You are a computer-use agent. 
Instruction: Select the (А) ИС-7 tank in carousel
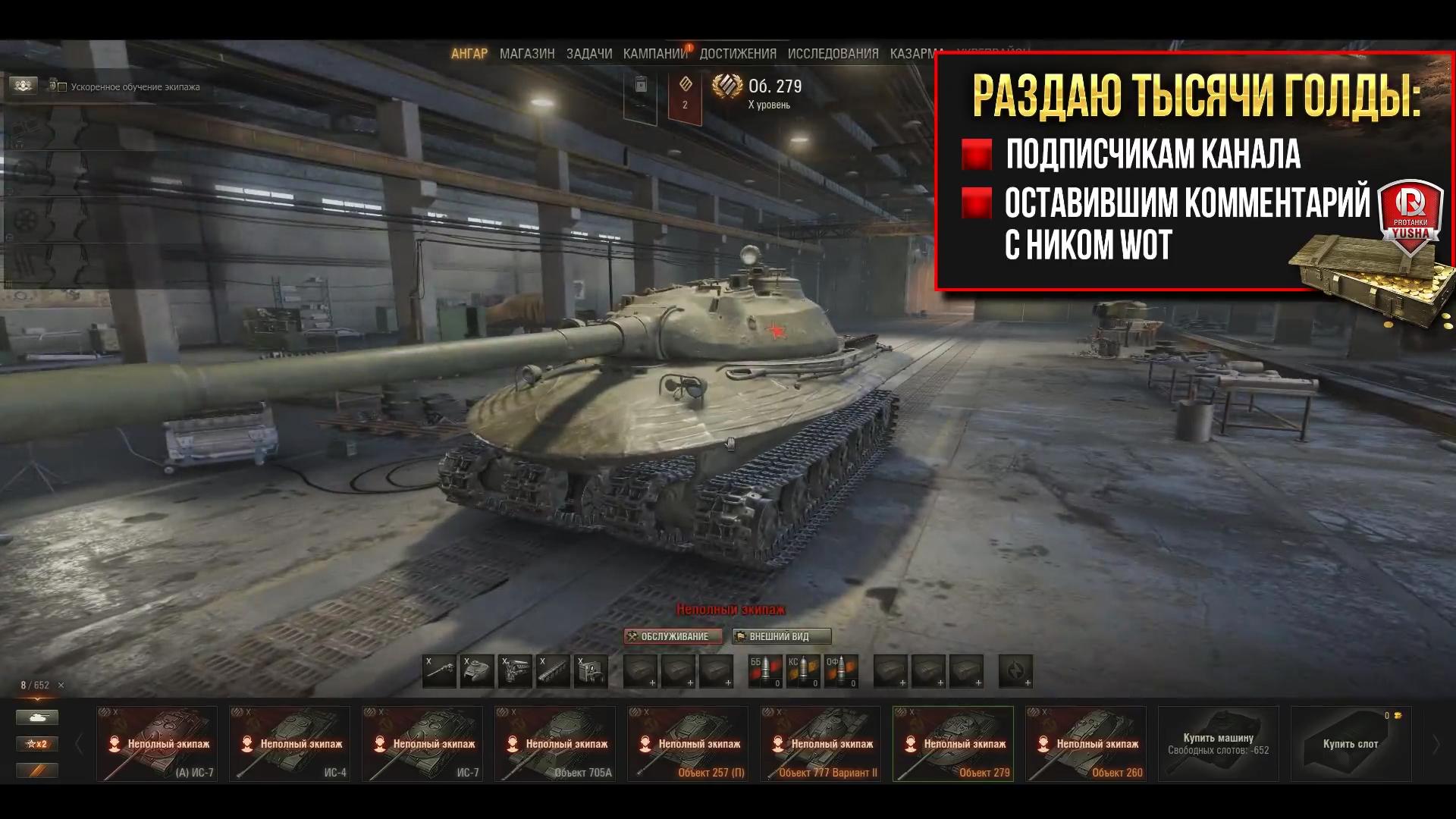(157, 743)
